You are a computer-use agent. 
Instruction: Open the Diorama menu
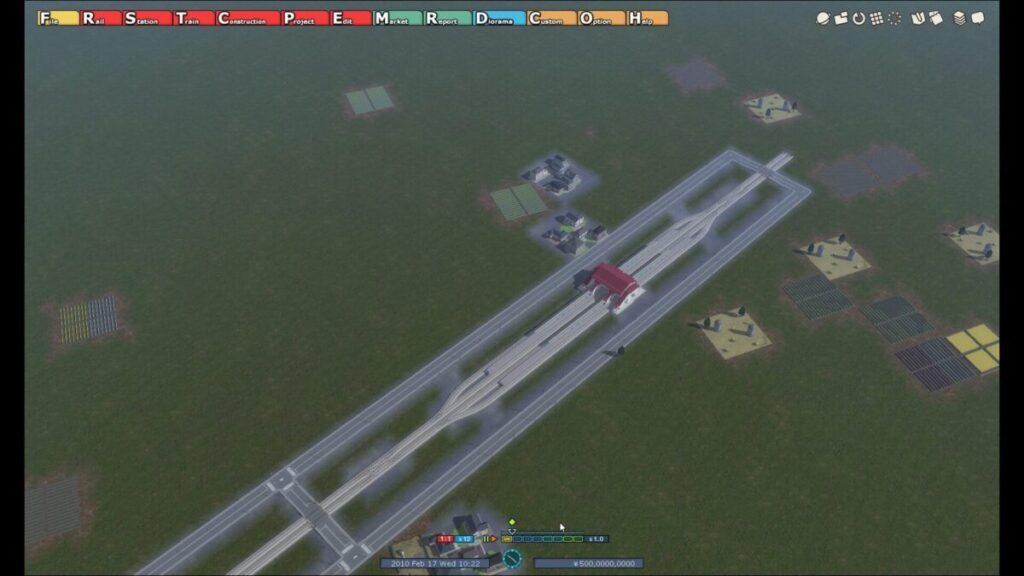499,18
